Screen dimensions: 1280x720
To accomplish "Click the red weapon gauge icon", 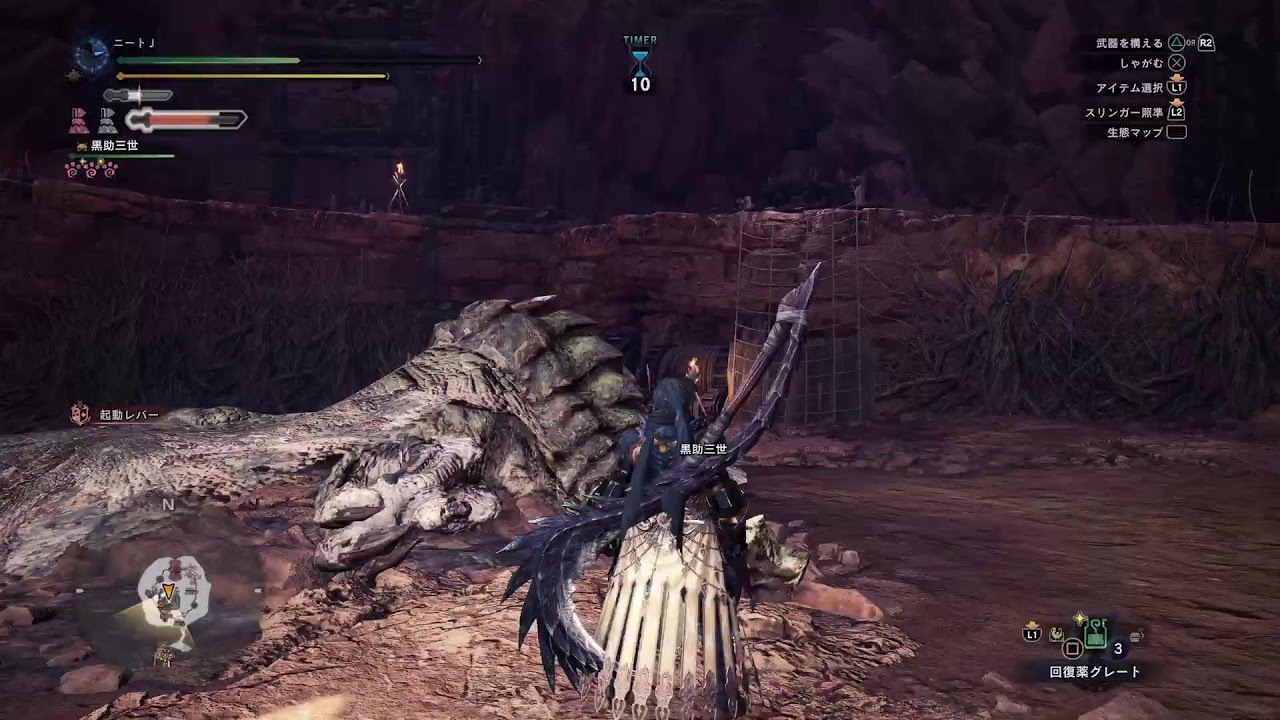I will [186, 120].
